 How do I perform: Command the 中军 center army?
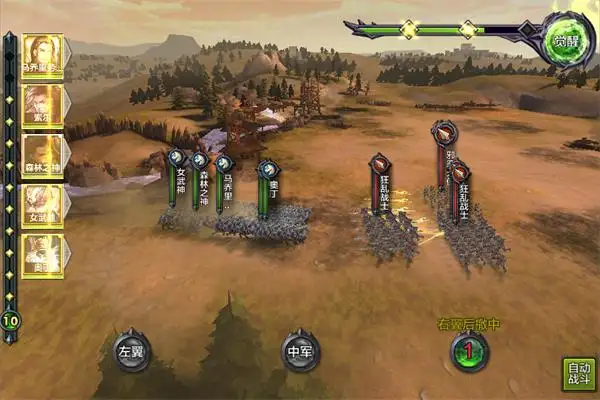pyautogui.click(x=300, y=351)
